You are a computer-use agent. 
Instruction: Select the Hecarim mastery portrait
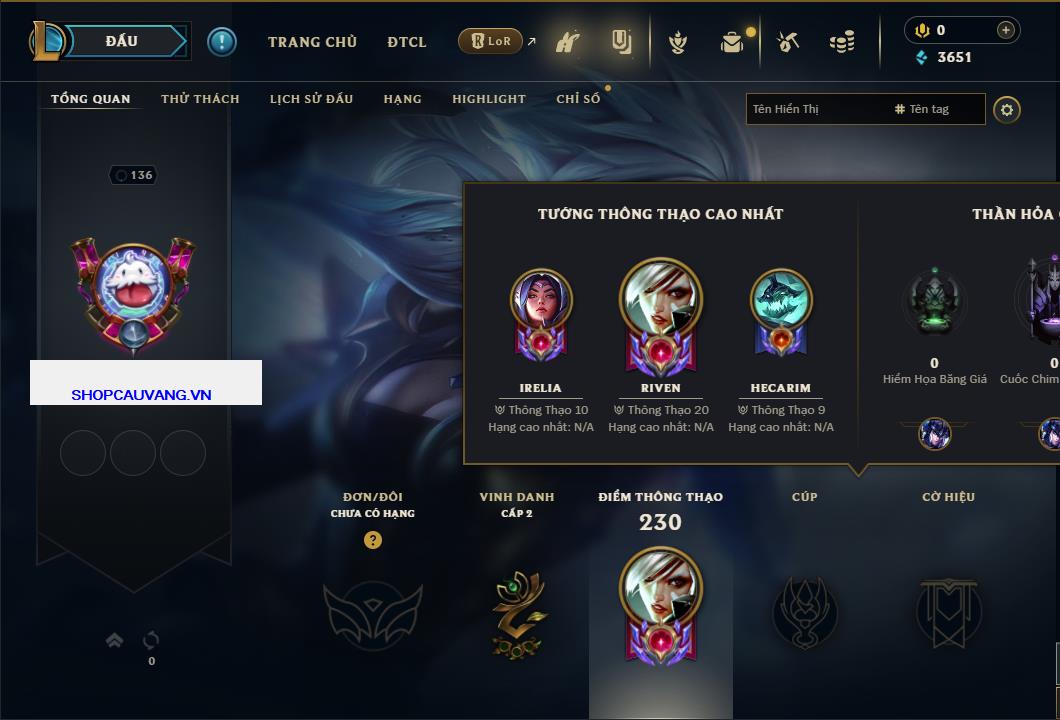coord(781,300)
